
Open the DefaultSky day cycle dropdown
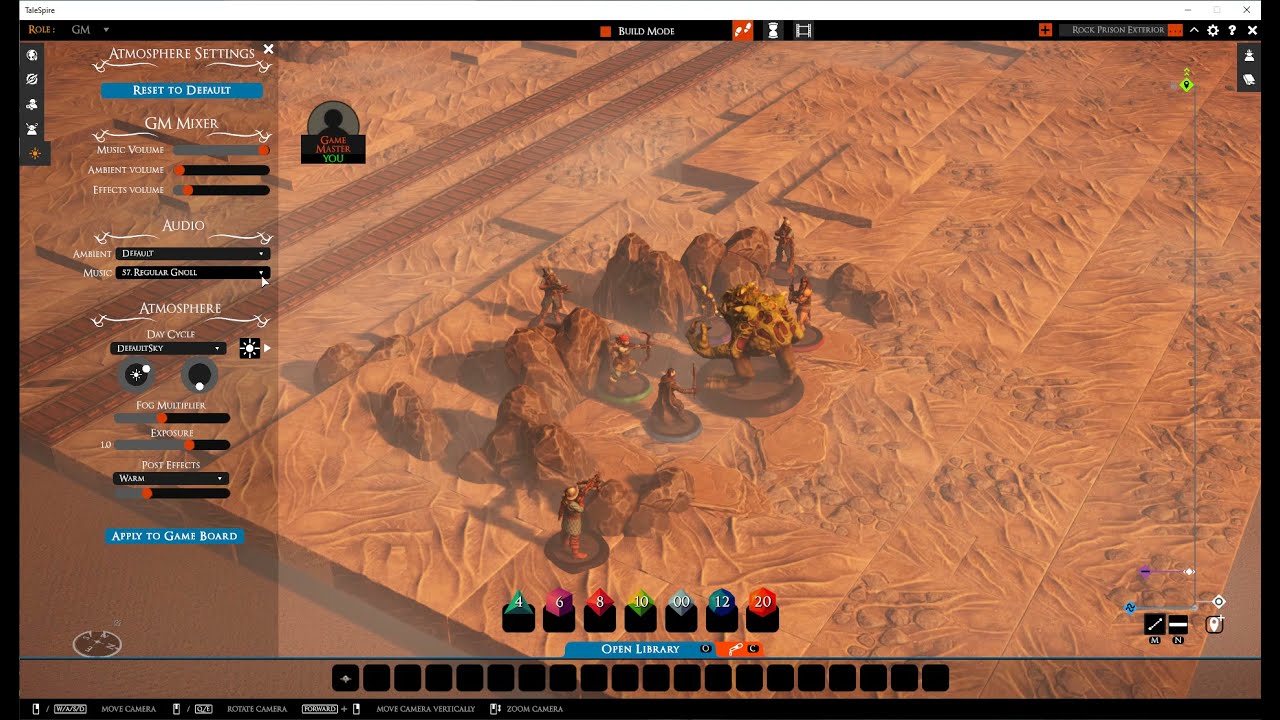[168, 348]
